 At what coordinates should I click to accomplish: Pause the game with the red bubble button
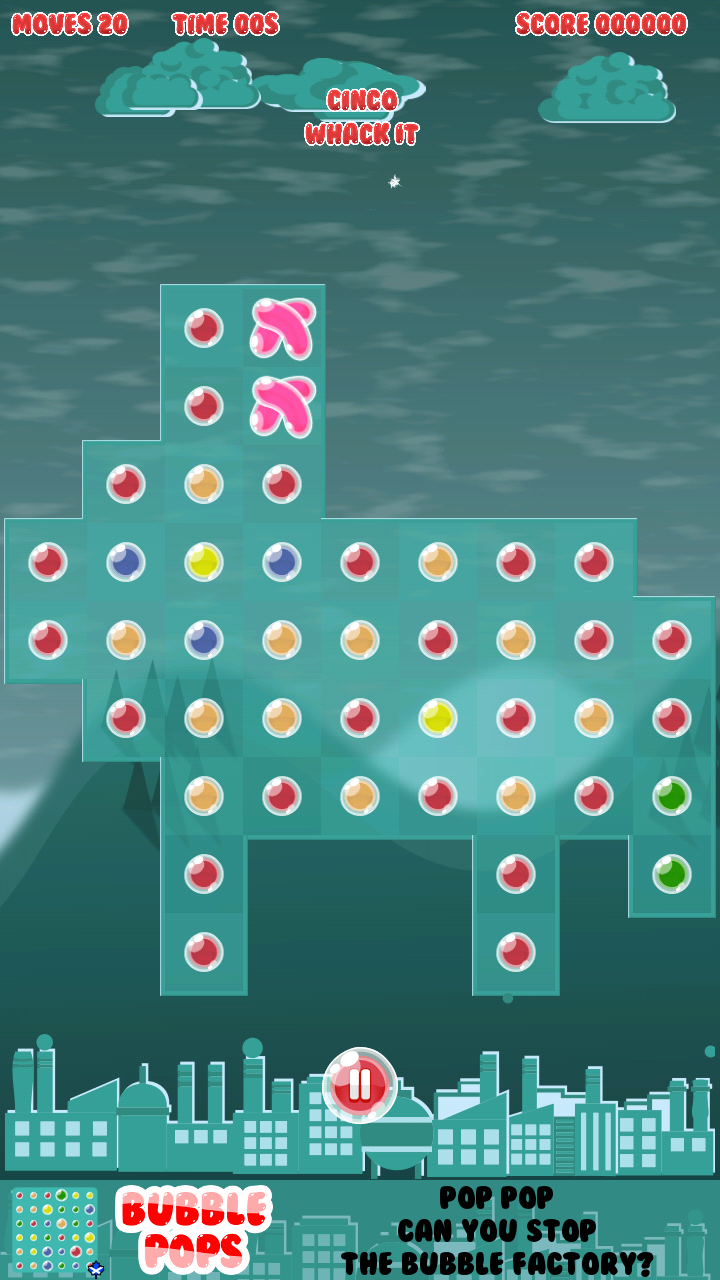coord(360,1085)
